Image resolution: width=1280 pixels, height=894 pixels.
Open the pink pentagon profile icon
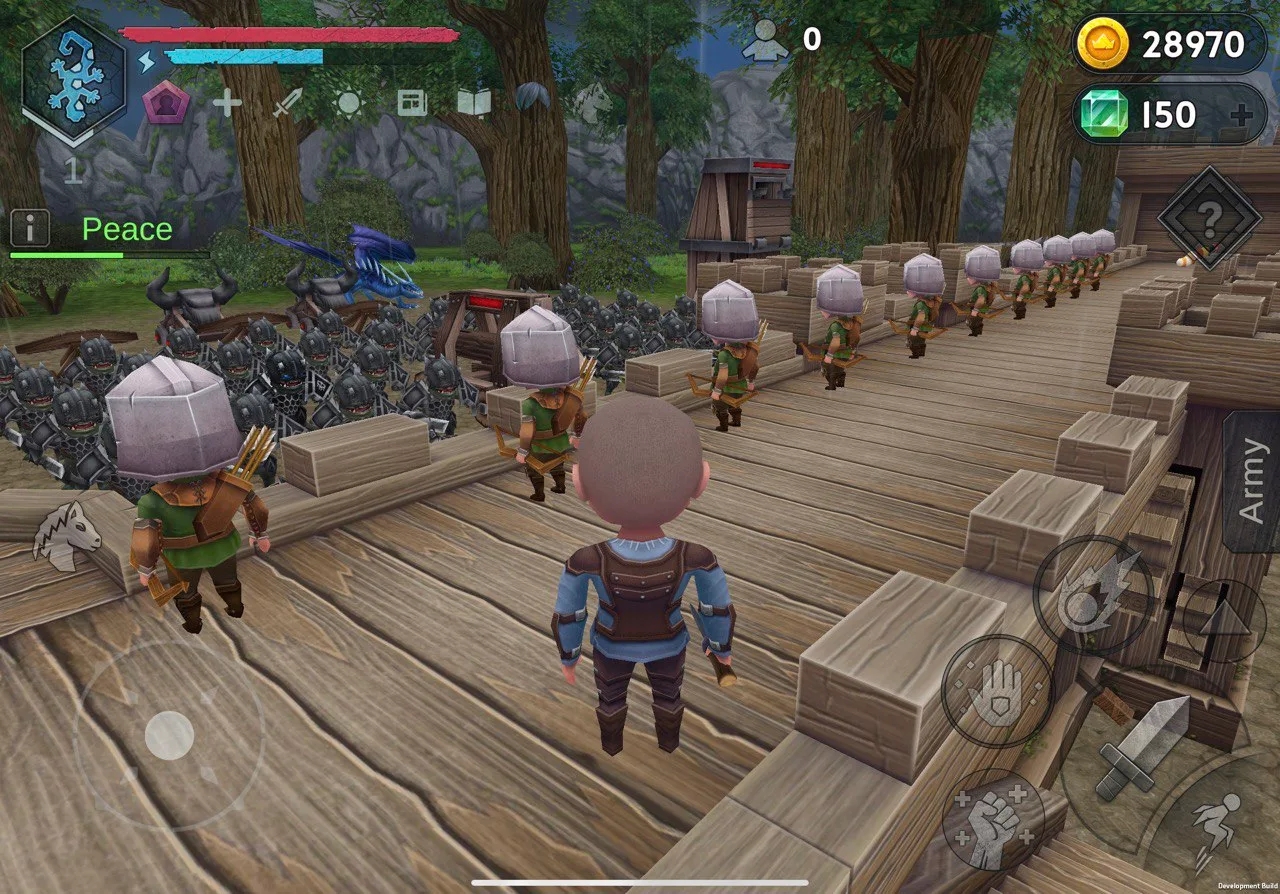166,102
